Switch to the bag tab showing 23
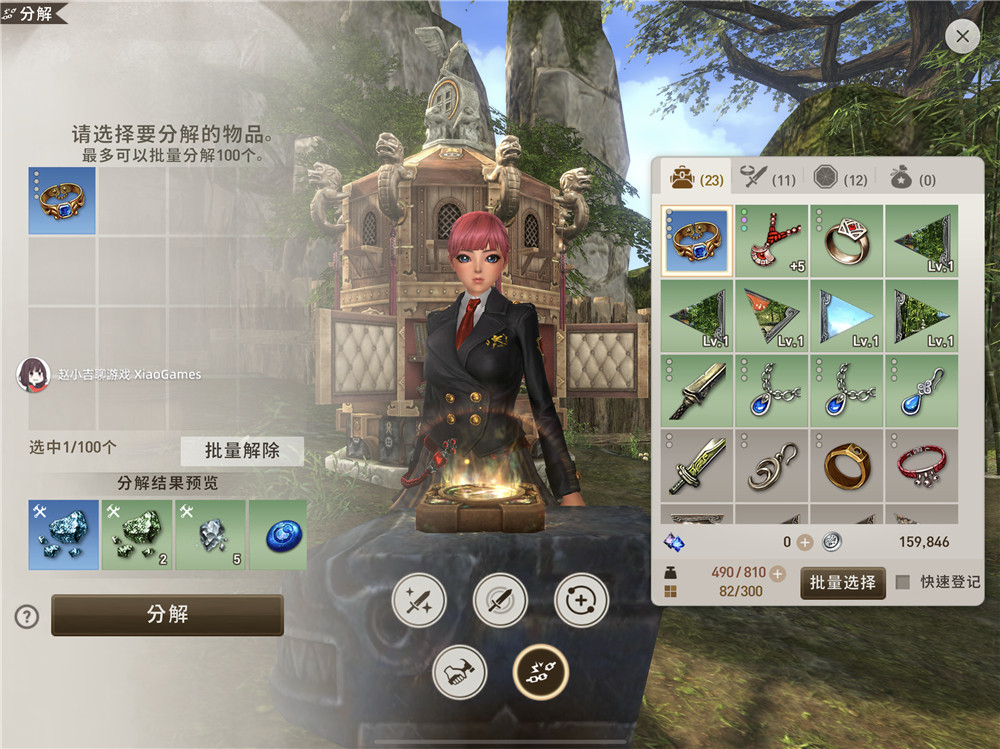Viewport: 1000px width, 749px height. (697, 180)
